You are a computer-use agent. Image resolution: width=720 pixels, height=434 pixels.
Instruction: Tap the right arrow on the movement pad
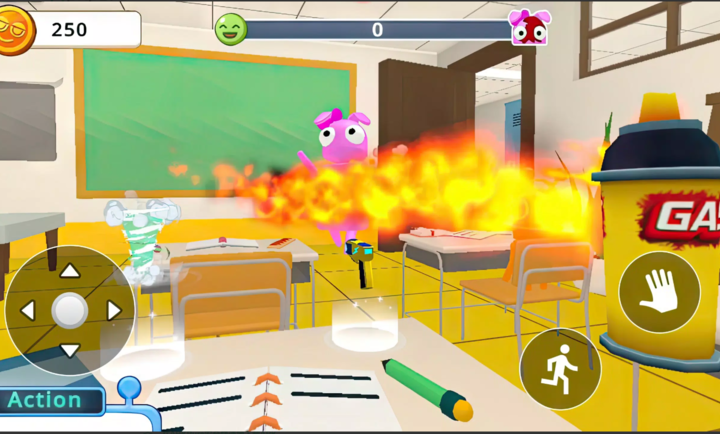pyautogui.click(x=112, y=311)
